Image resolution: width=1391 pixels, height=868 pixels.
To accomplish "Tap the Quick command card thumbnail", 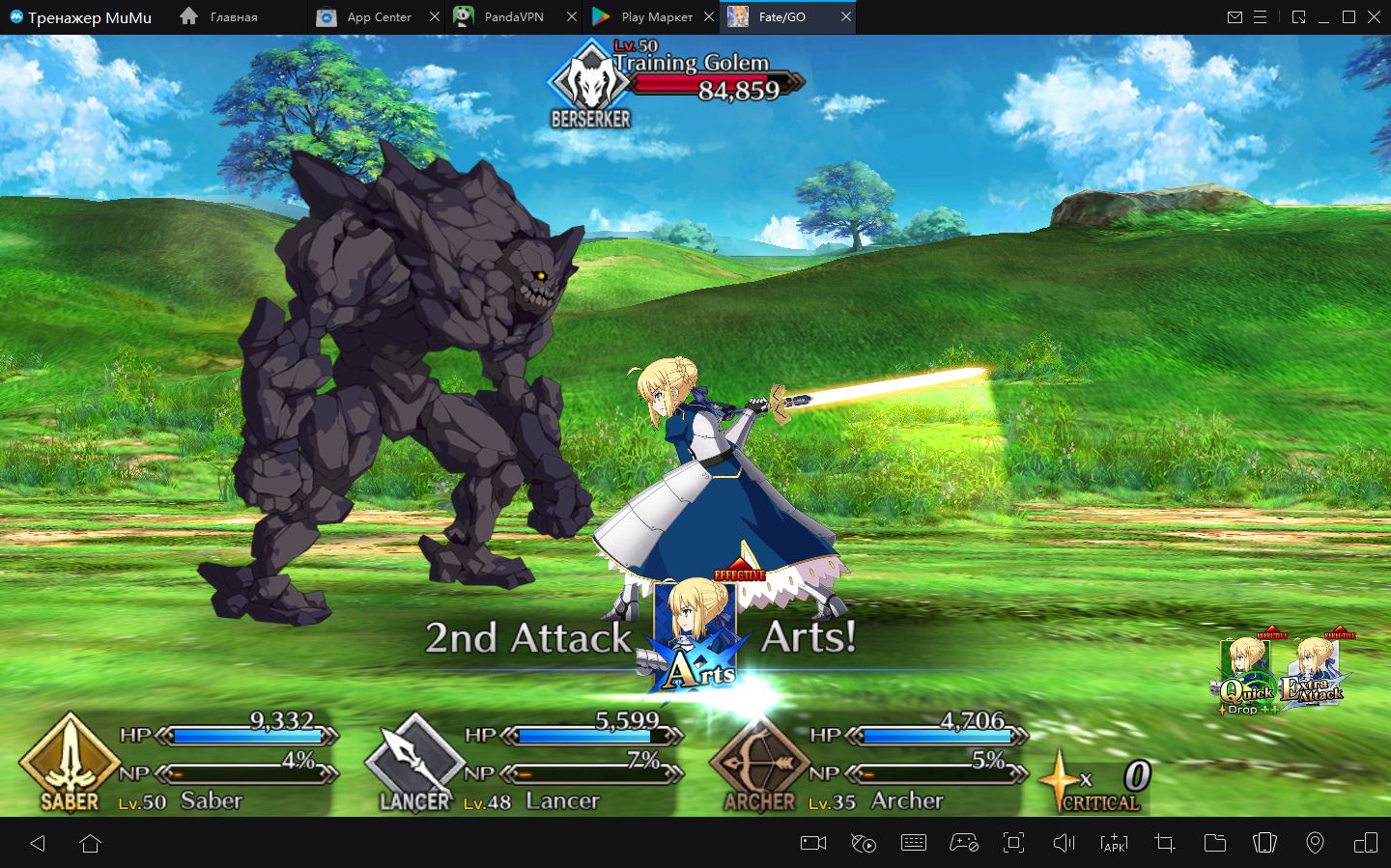I will (x=1246, y=674).
